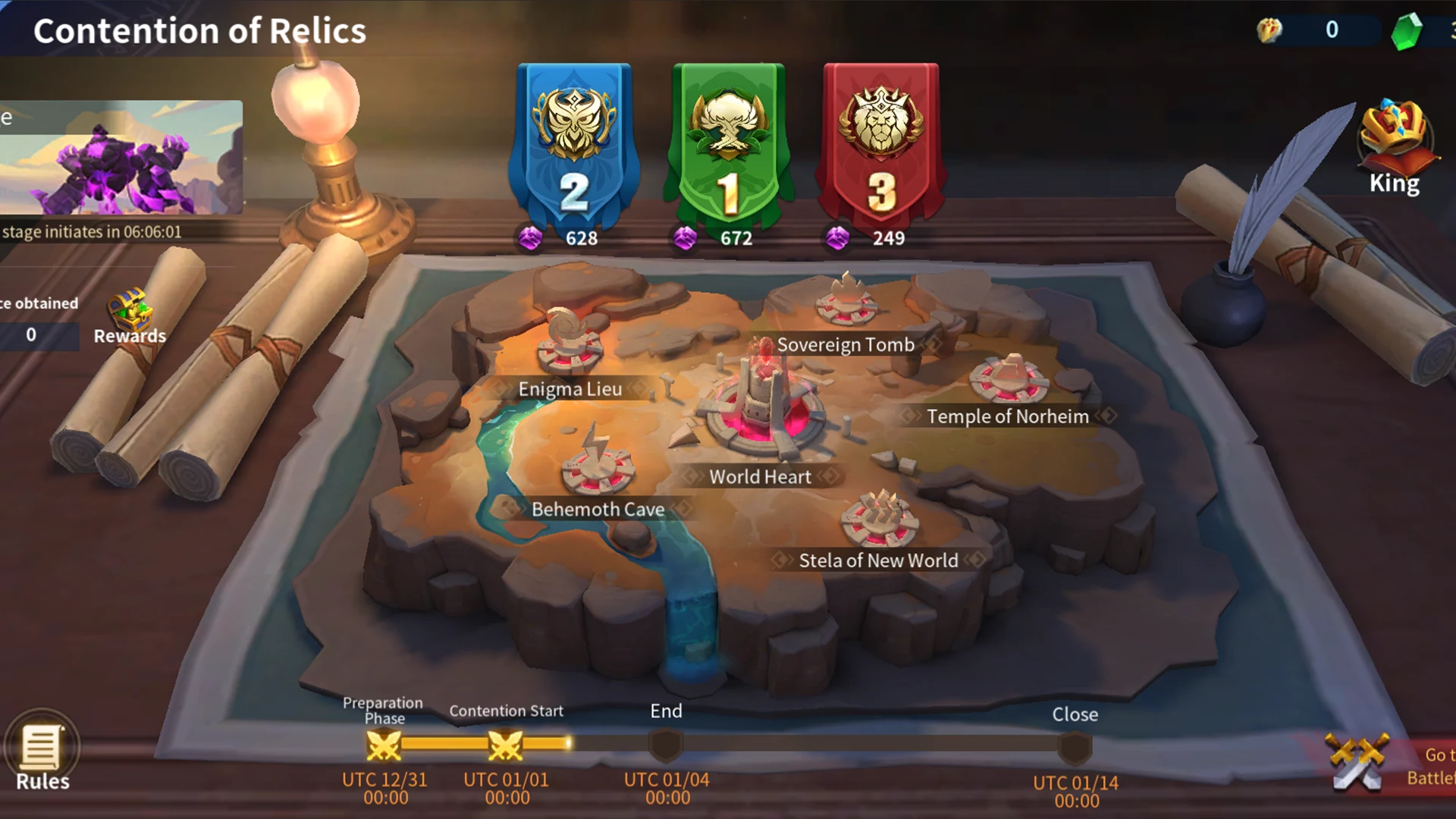Image resolution: width=1456 pixels, height=819 pixels.
Task: Click the Close phase shield marker
Action: tap(1075, 748)
